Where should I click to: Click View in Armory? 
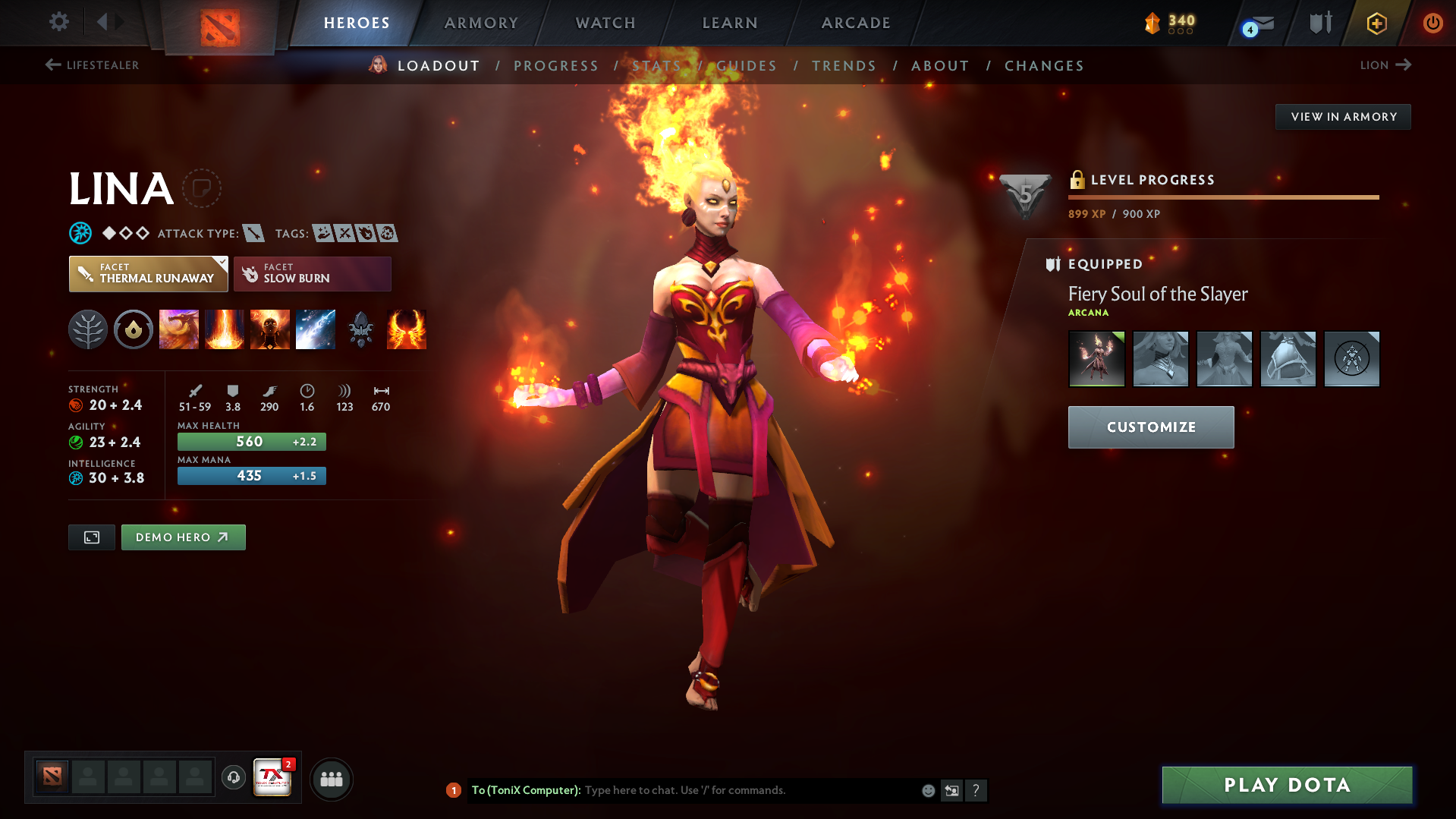1342,116
